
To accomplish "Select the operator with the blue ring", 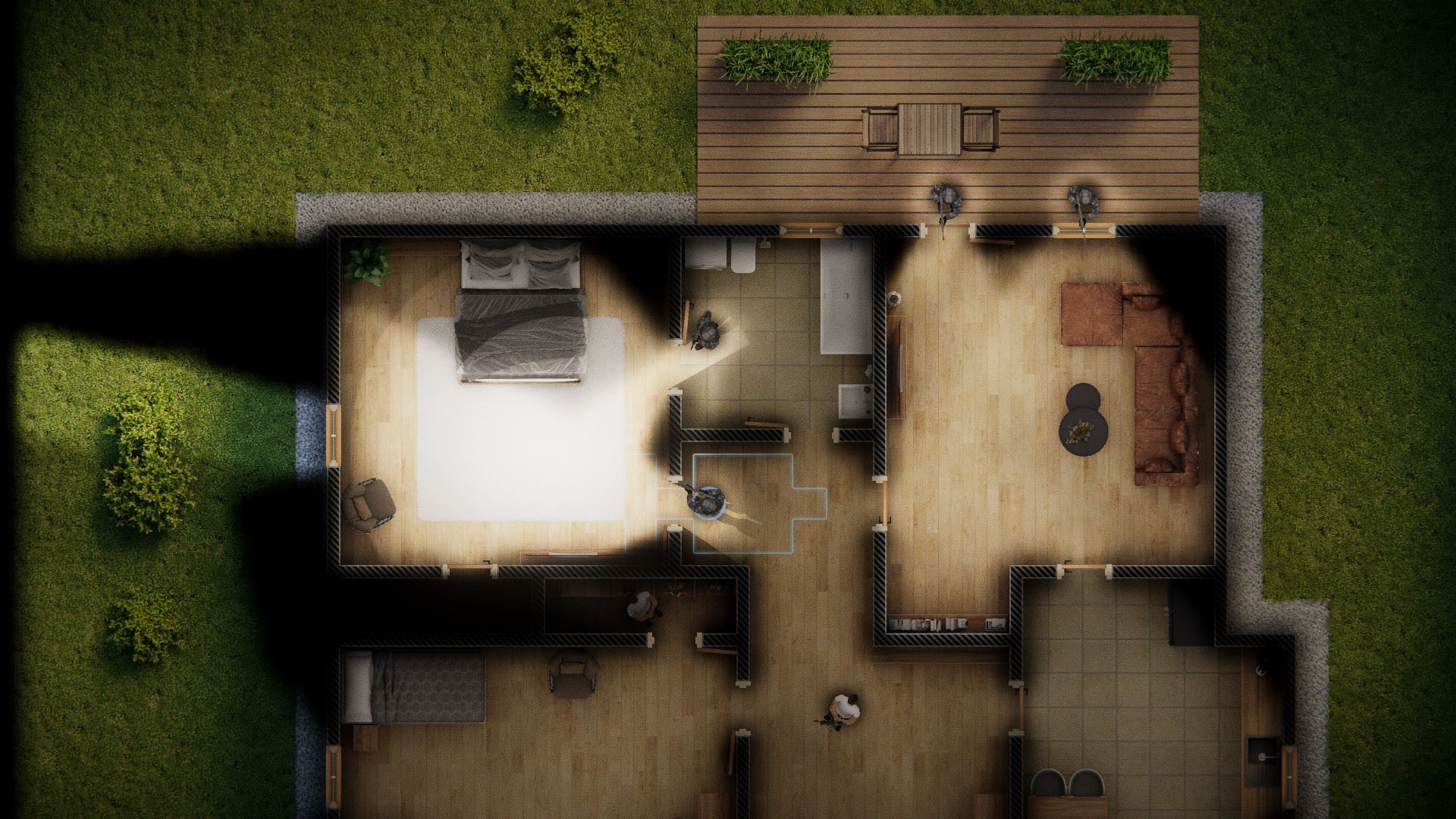I will (706, 501).
